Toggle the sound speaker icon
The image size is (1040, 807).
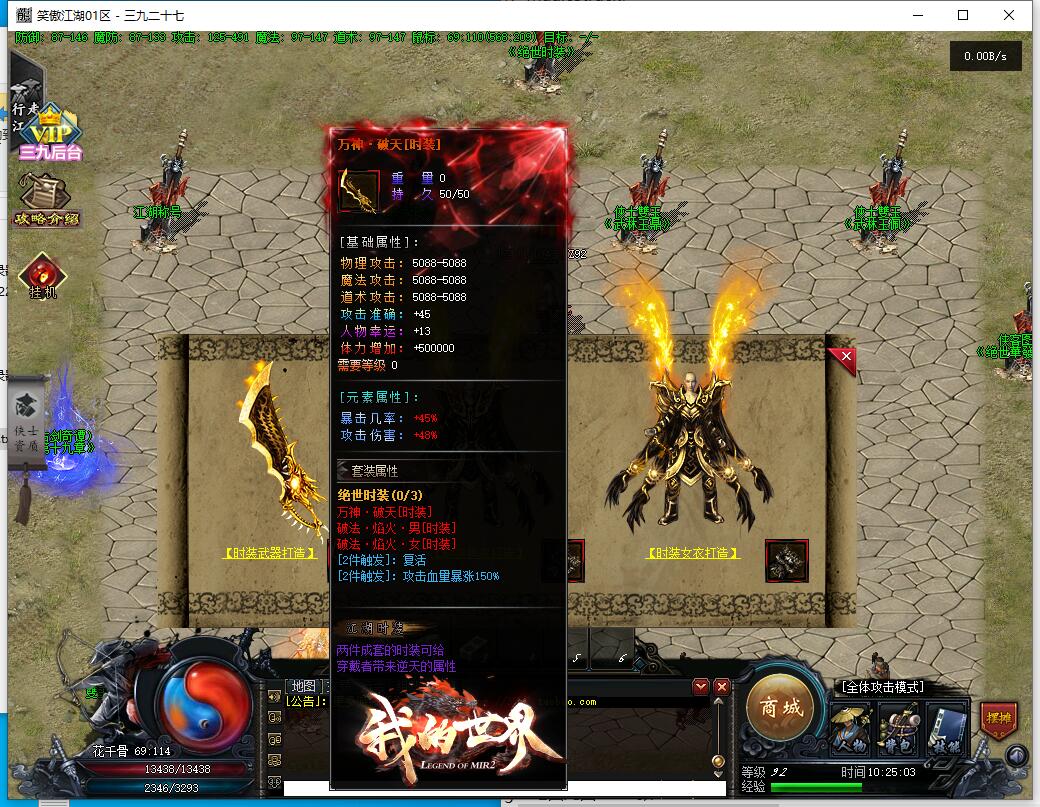(1017, 756)
